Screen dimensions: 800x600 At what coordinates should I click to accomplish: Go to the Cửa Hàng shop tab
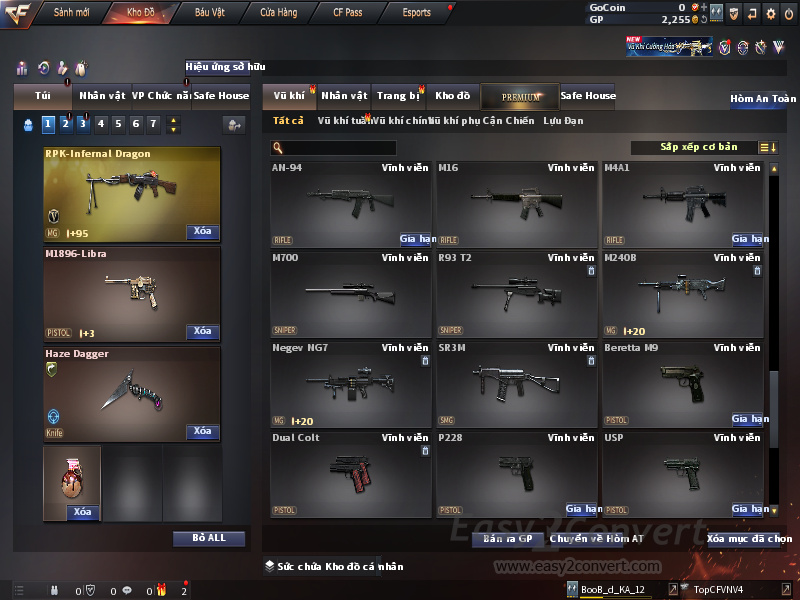278,13
